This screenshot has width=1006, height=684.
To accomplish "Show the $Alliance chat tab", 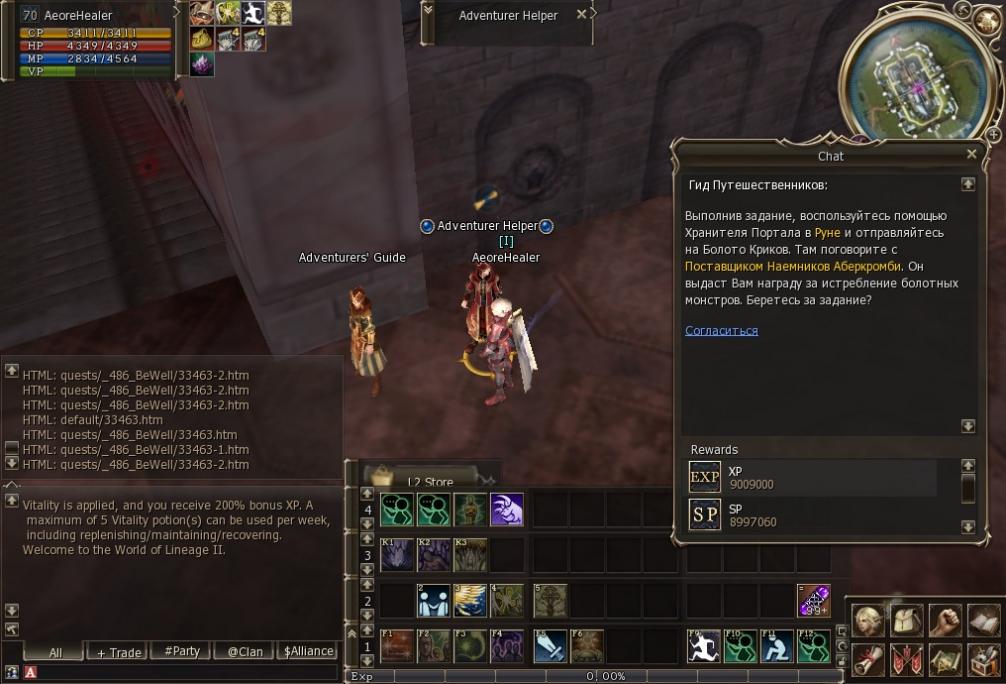I will pos(308,651).
